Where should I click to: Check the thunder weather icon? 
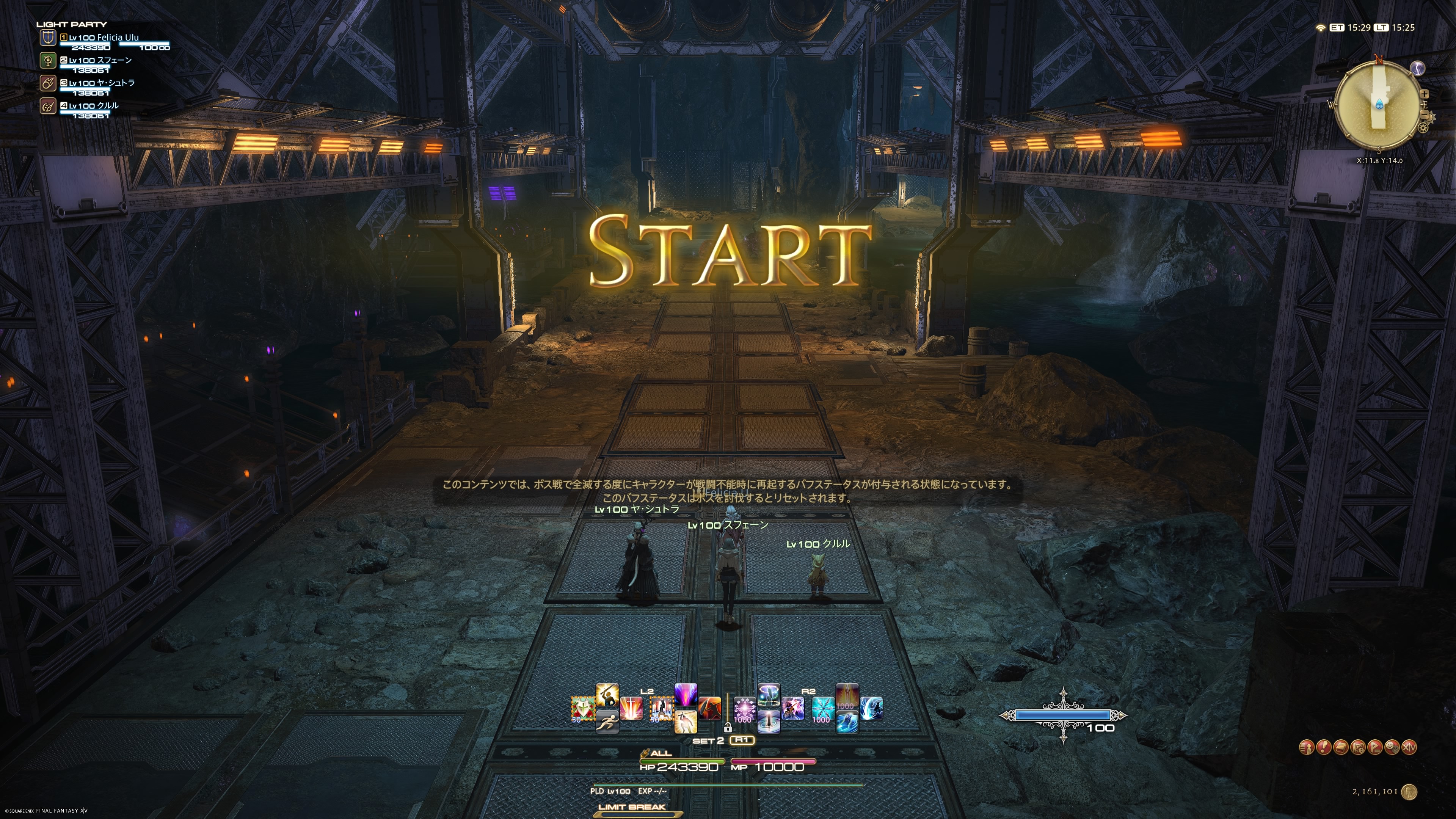(x=1418, y=68)
